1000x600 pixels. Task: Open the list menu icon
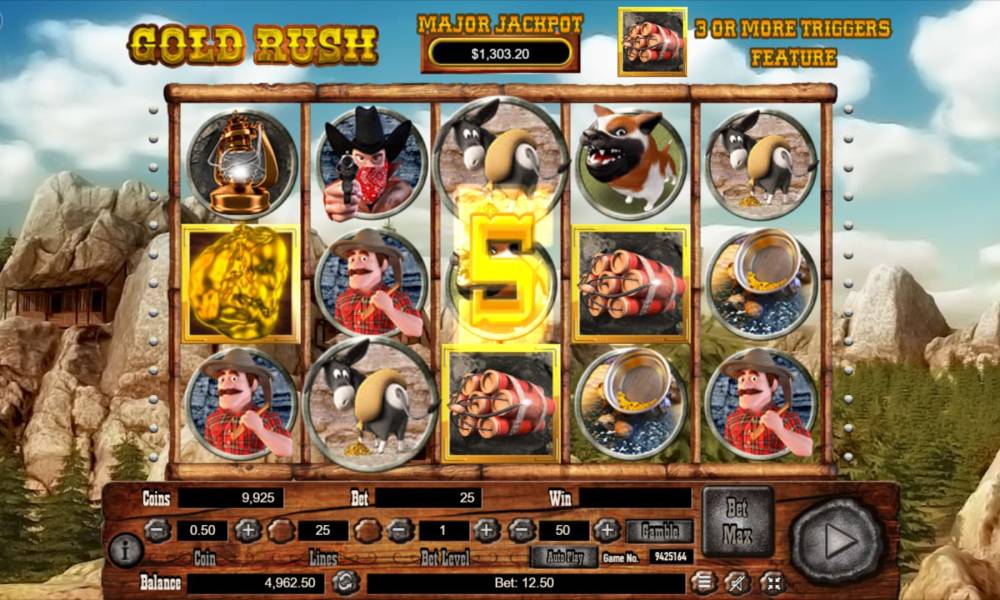[x=705, y=581]
